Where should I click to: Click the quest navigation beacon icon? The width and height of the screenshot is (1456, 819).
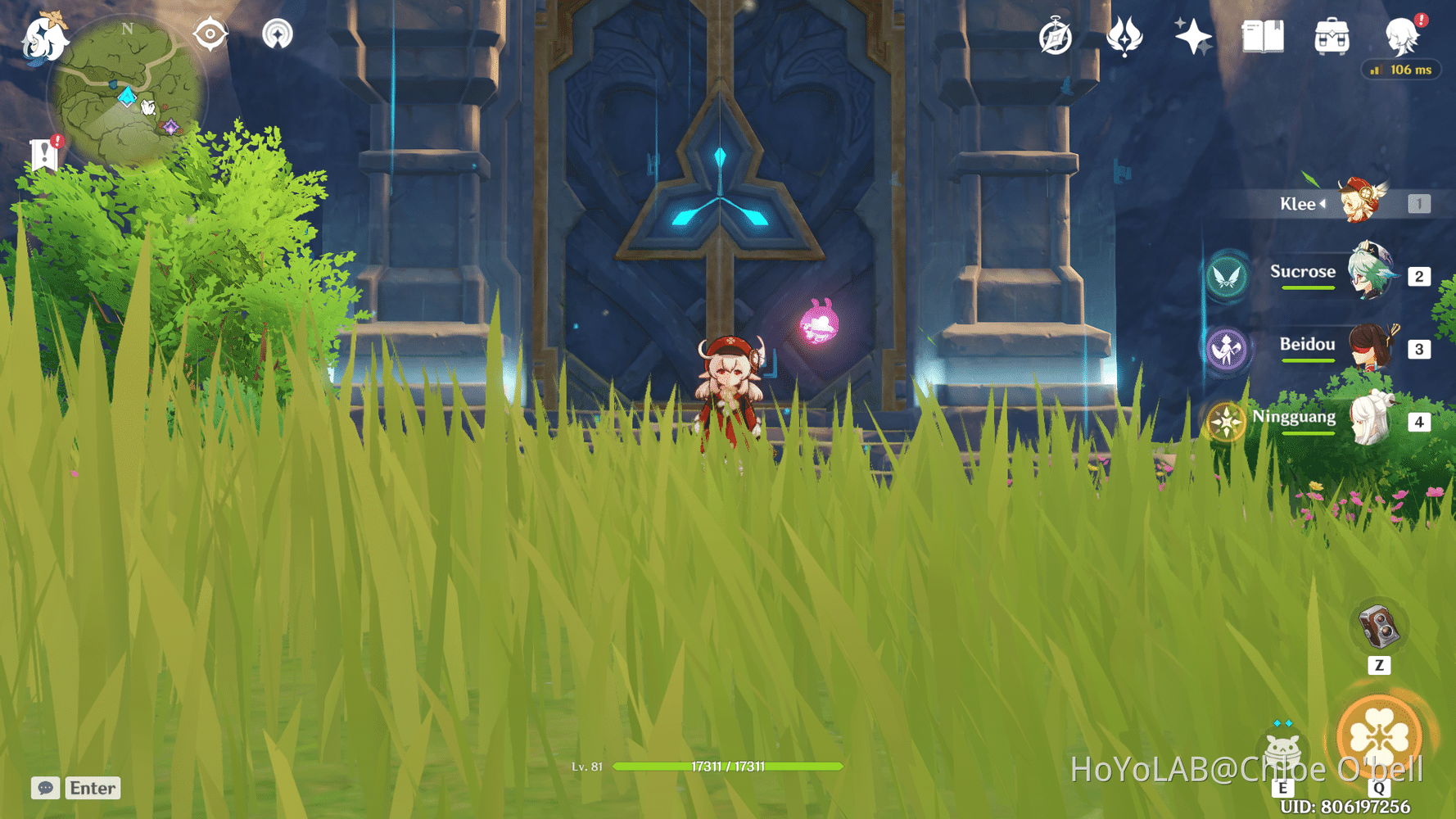pos(278,34)
